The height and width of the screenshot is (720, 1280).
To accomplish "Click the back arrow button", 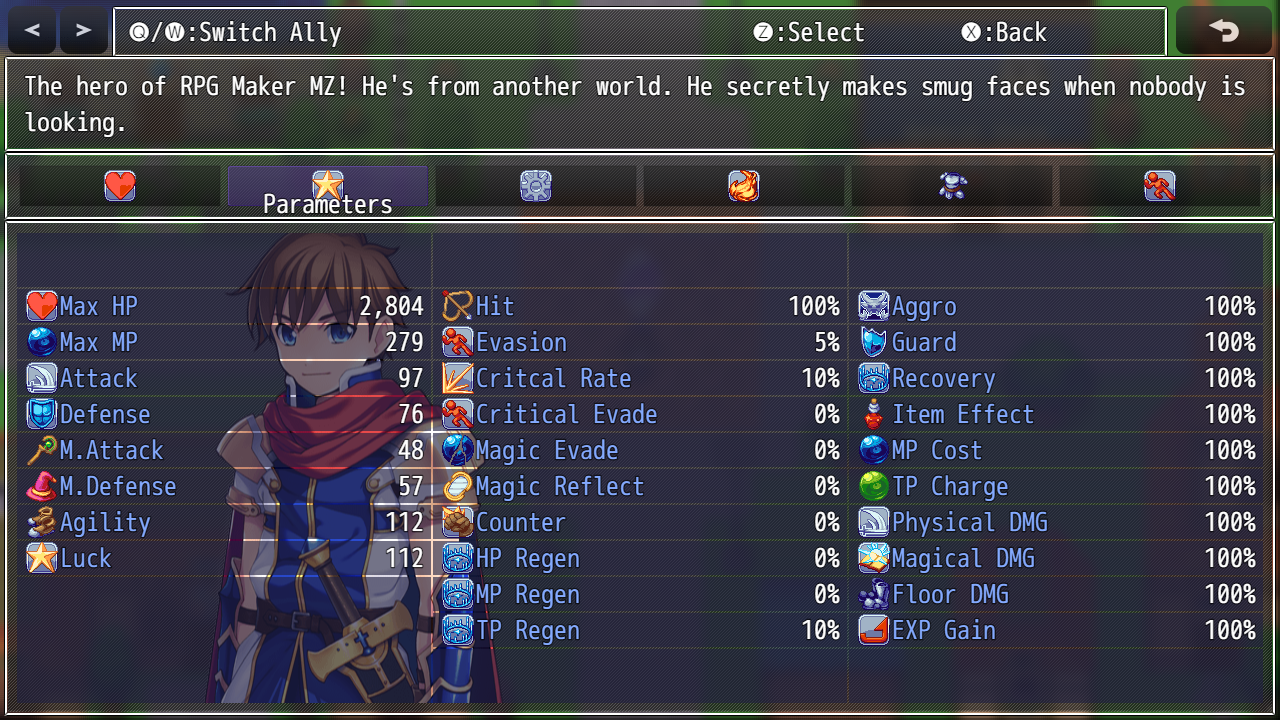I will pyautogui.click(x=1223, y=31).
